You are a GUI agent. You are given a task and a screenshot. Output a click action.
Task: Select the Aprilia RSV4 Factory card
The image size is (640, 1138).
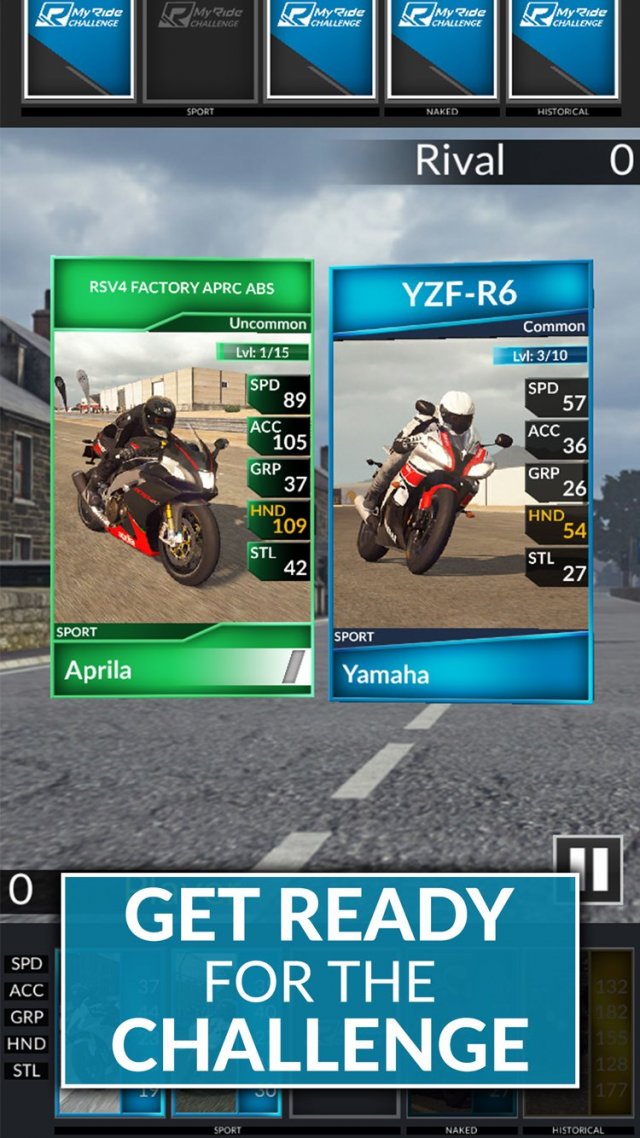[x=182, y=477]
